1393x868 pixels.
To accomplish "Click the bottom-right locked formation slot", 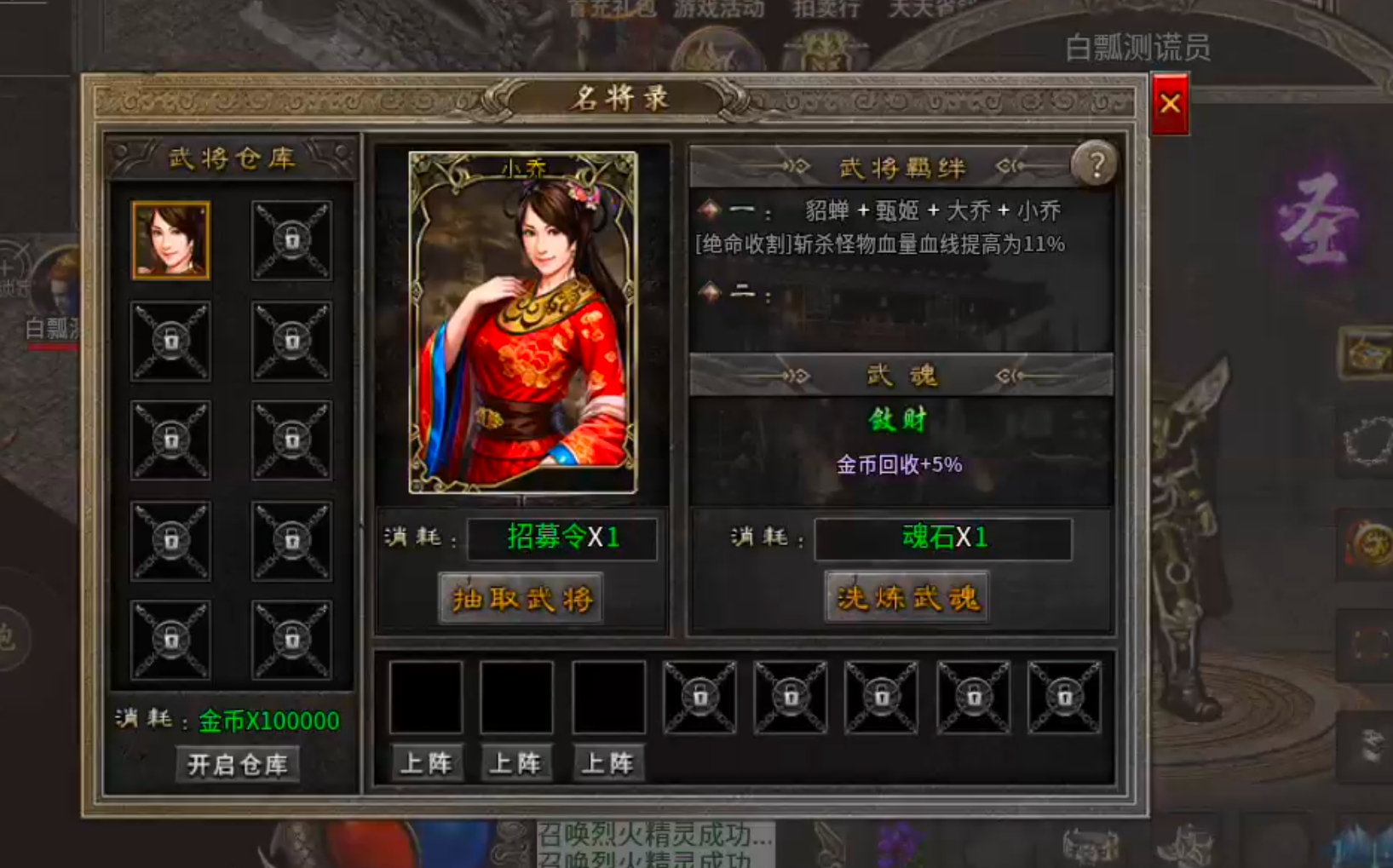I will 1063,697.
